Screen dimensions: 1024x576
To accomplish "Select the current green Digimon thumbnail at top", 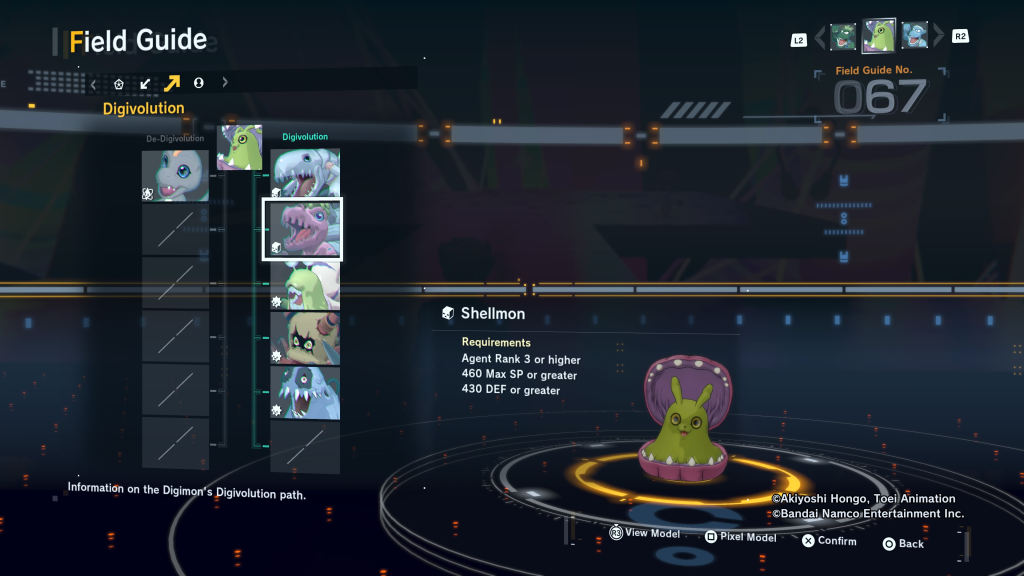I will tap(879, 35).
